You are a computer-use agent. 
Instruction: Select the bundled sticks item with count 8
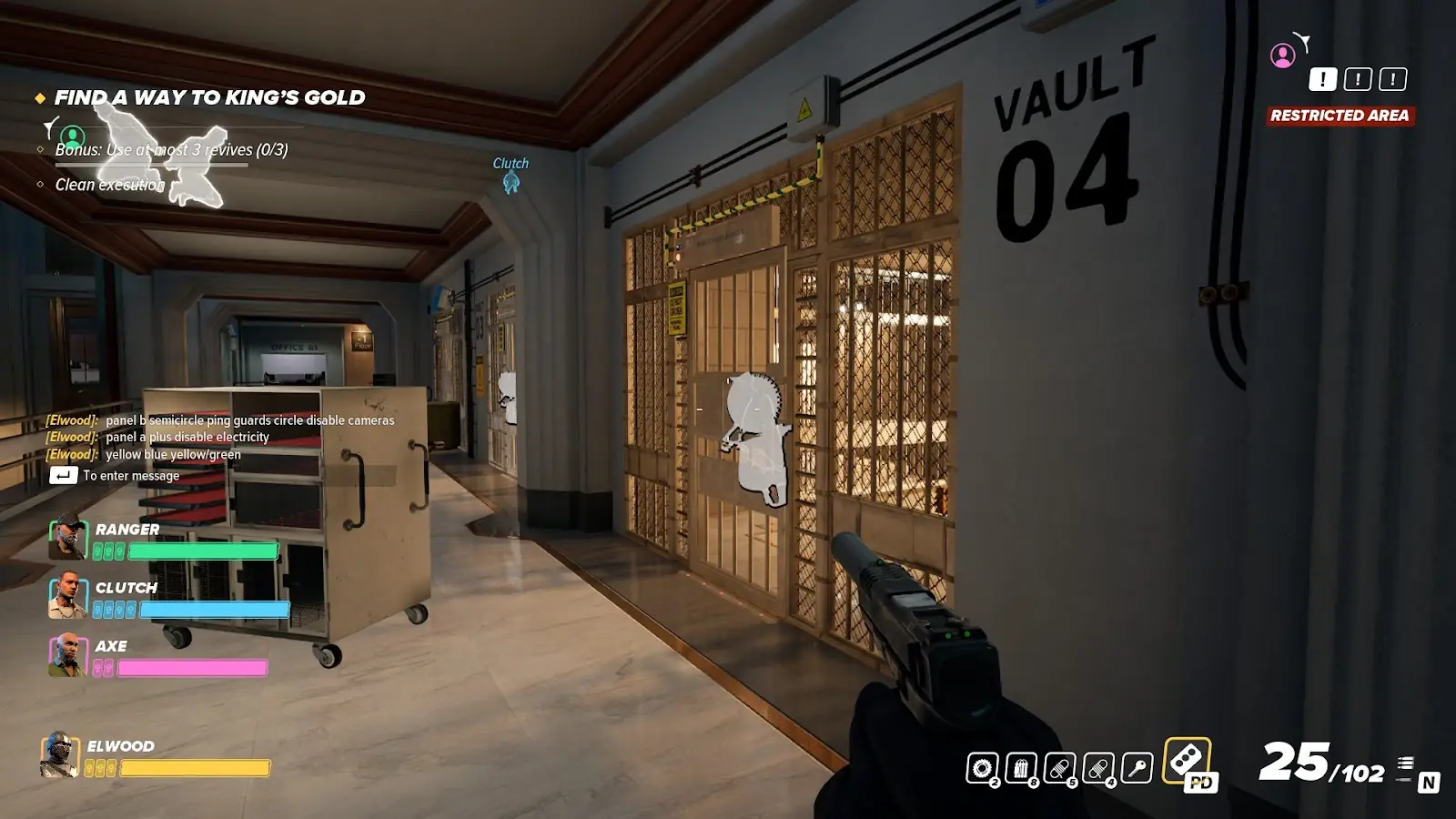point(1021,769)
